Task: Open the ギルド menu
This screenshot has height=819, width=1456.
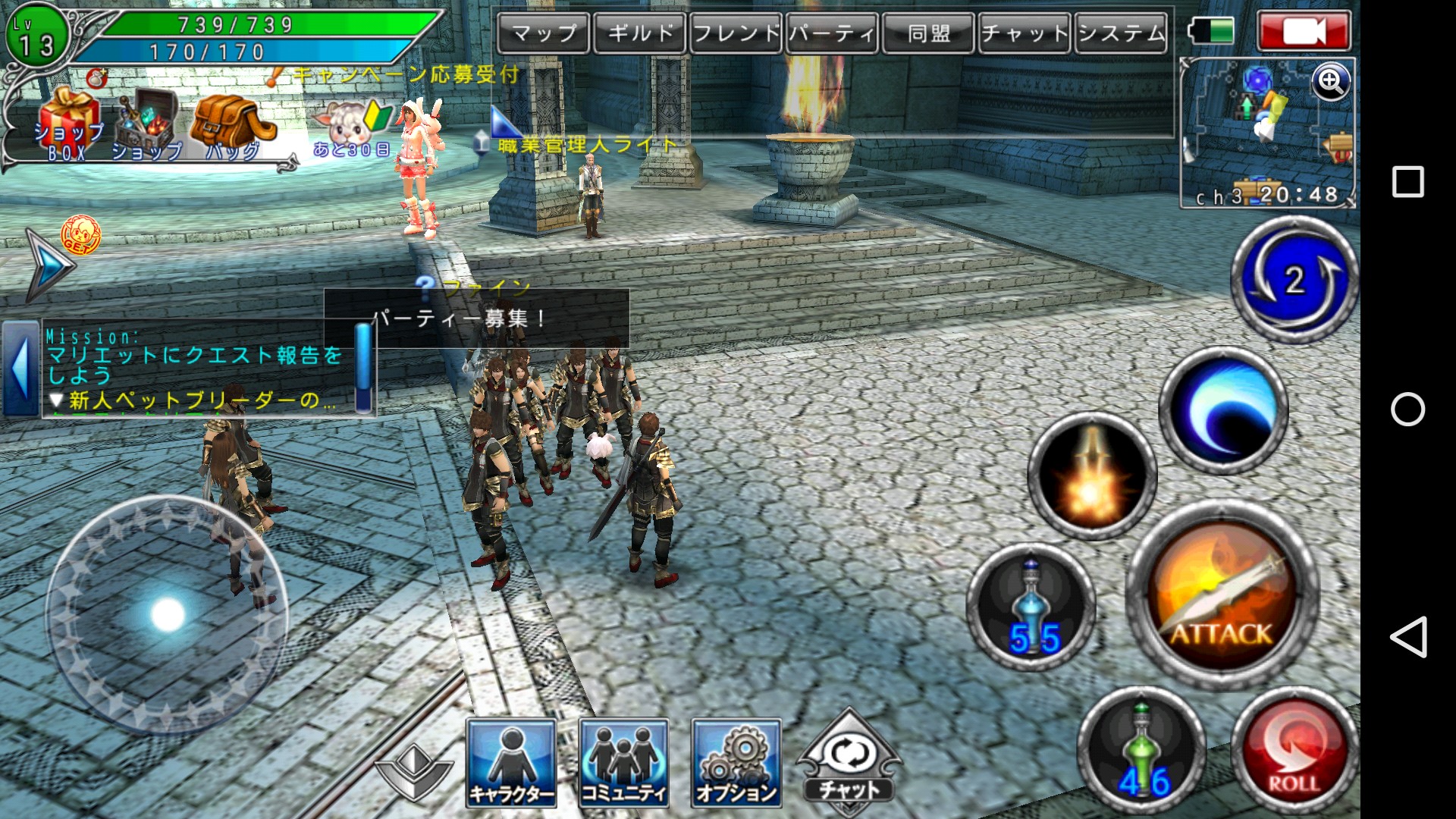Action: point(640,33)
